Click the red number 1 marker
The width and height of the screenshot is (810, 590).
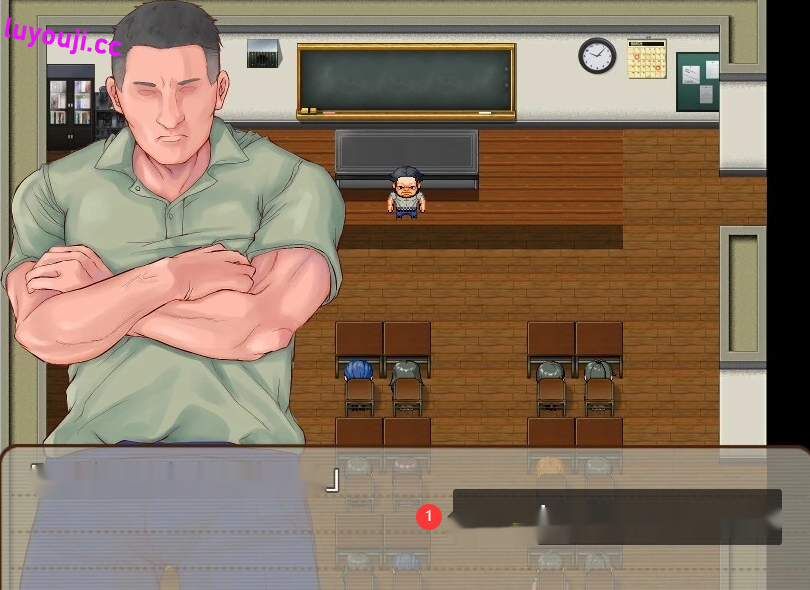pos(429,516)
